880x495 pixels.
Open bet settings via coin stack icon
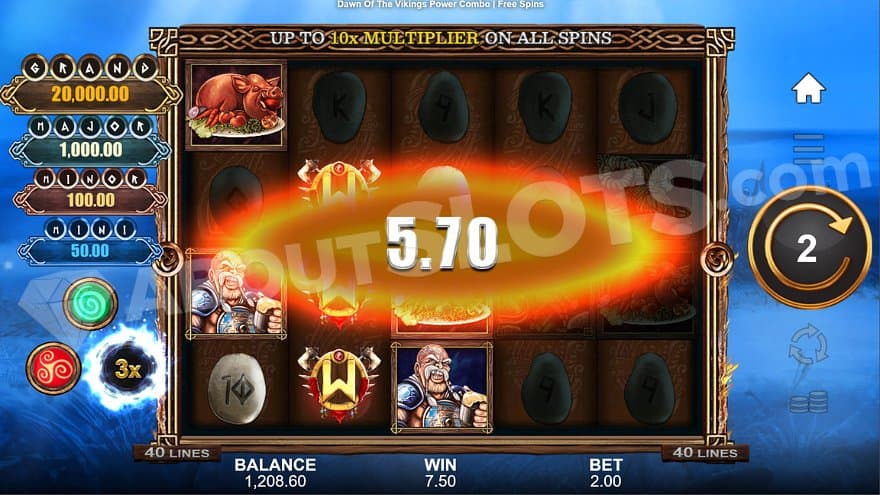(x=808, y=402)
